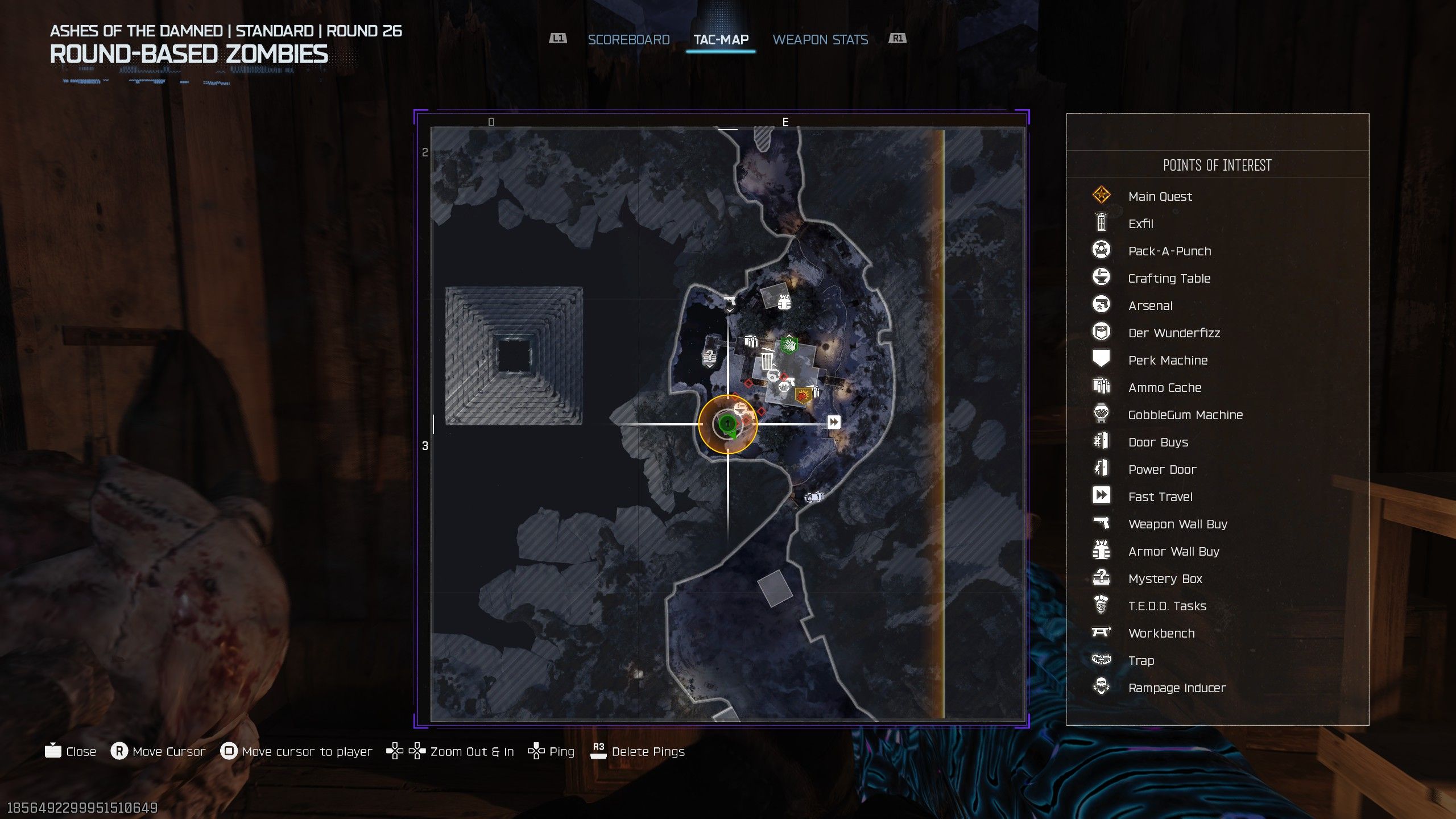Select the TAC-MAP tab
The width and height of the screenshot is (1456, 819).
(721, 40)
